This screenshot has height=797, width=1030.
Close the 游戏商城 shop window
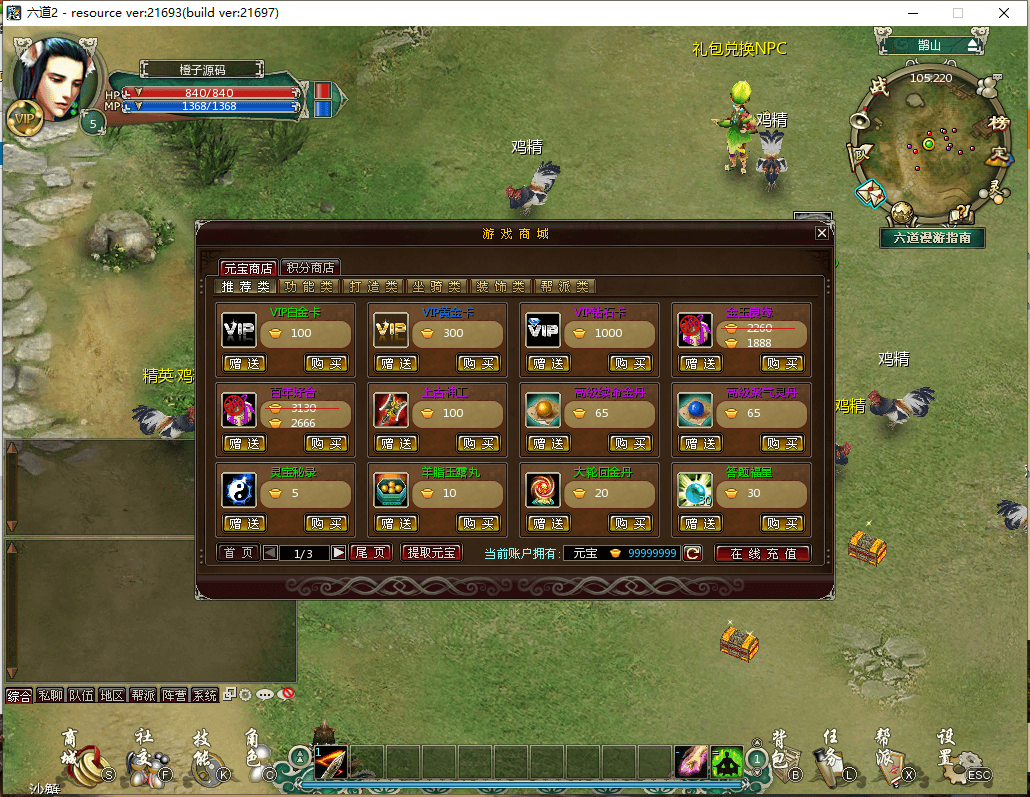822,233
